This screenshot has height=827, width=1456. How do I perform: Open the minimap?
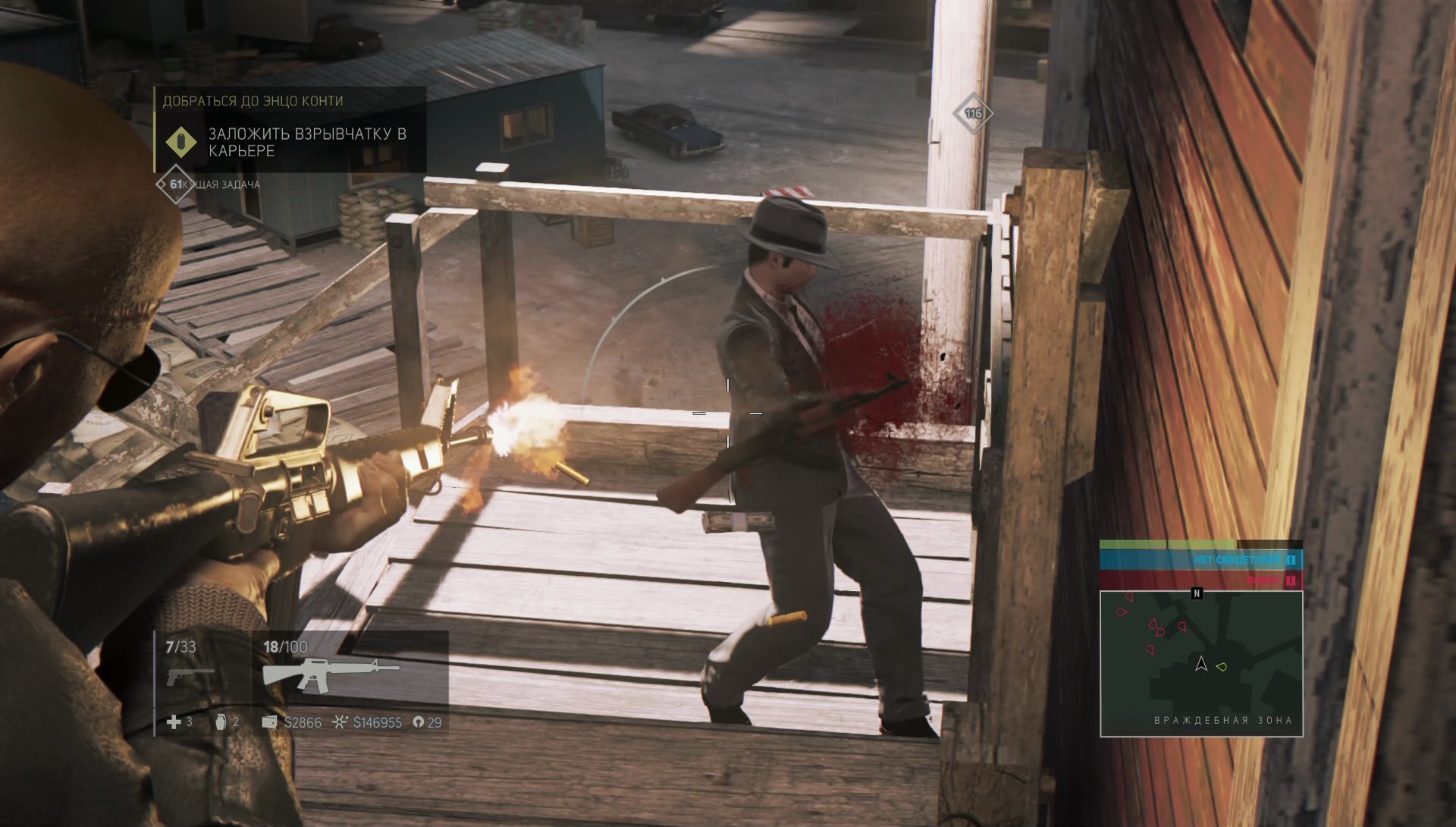(1201, 664)
